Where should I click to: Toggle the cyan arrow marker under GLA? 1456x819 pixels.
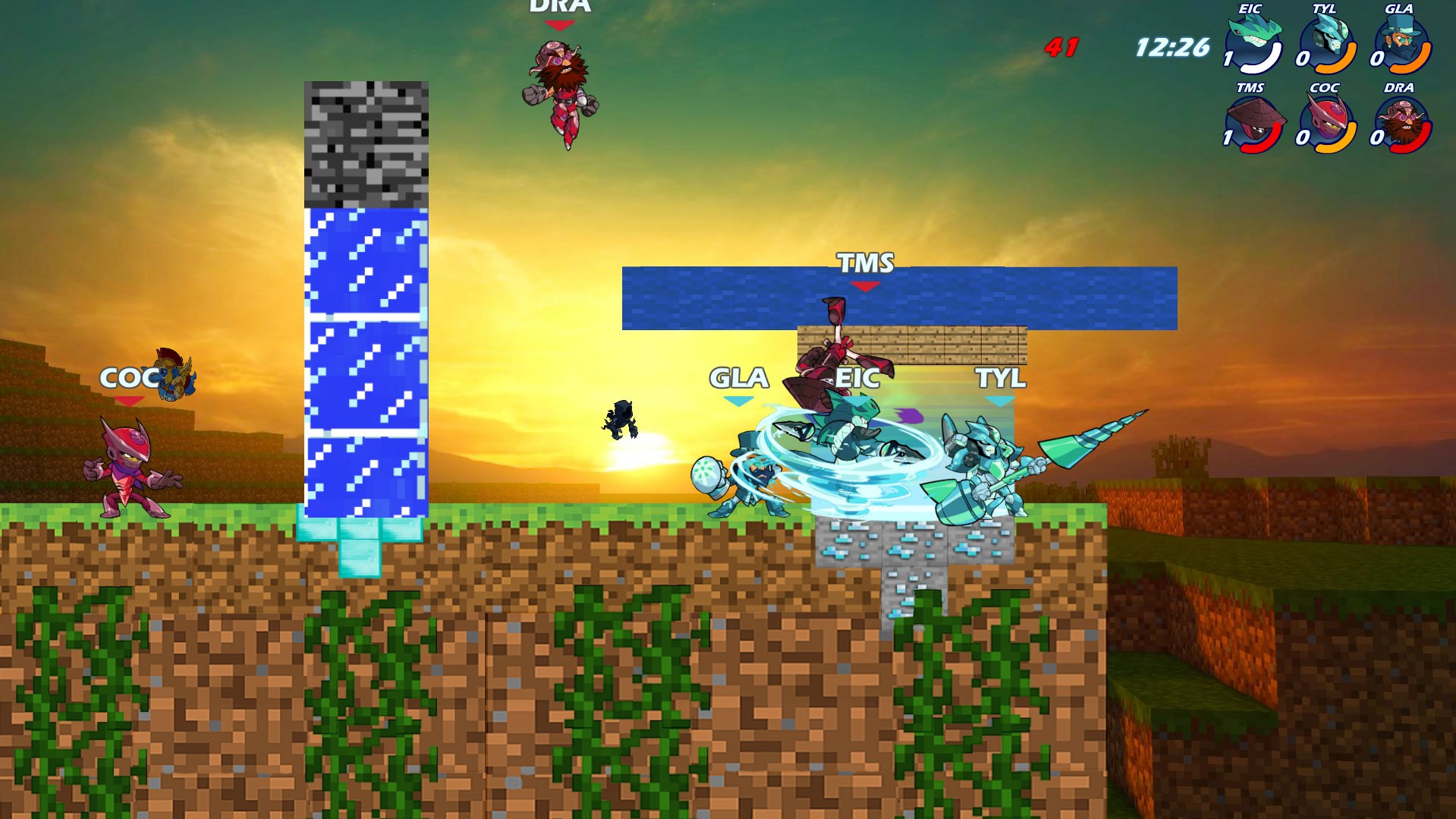coord(740,399)
